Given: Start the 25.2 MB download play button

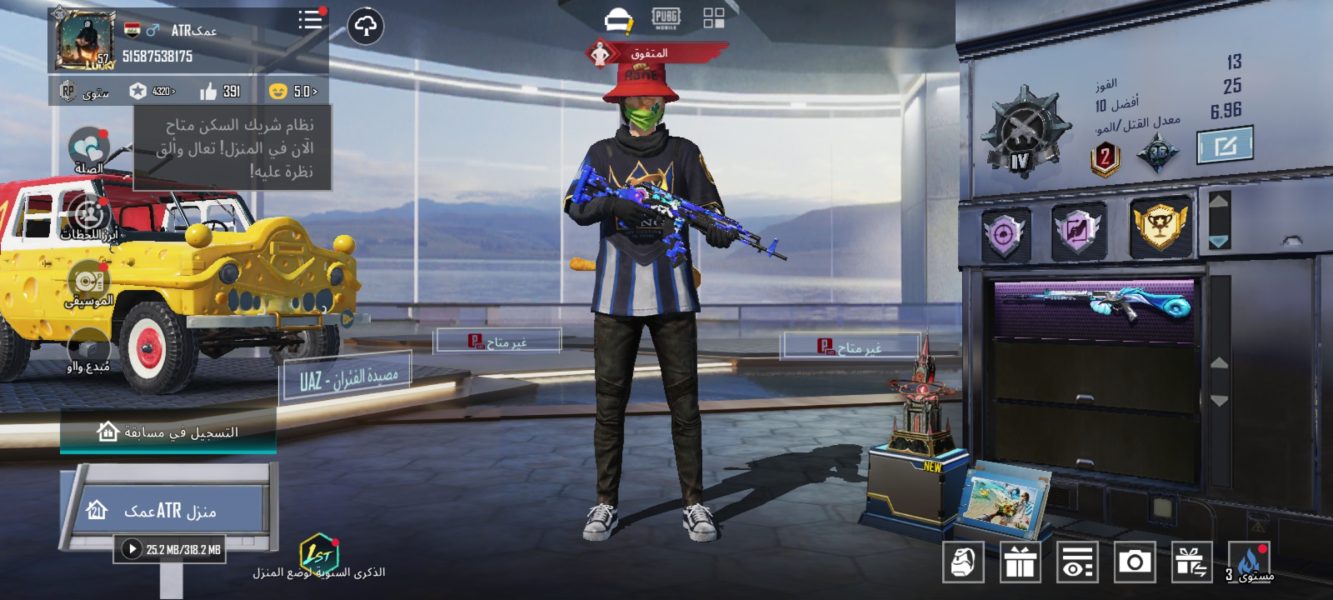Looking at the screenshot, I should pos(131,548).
